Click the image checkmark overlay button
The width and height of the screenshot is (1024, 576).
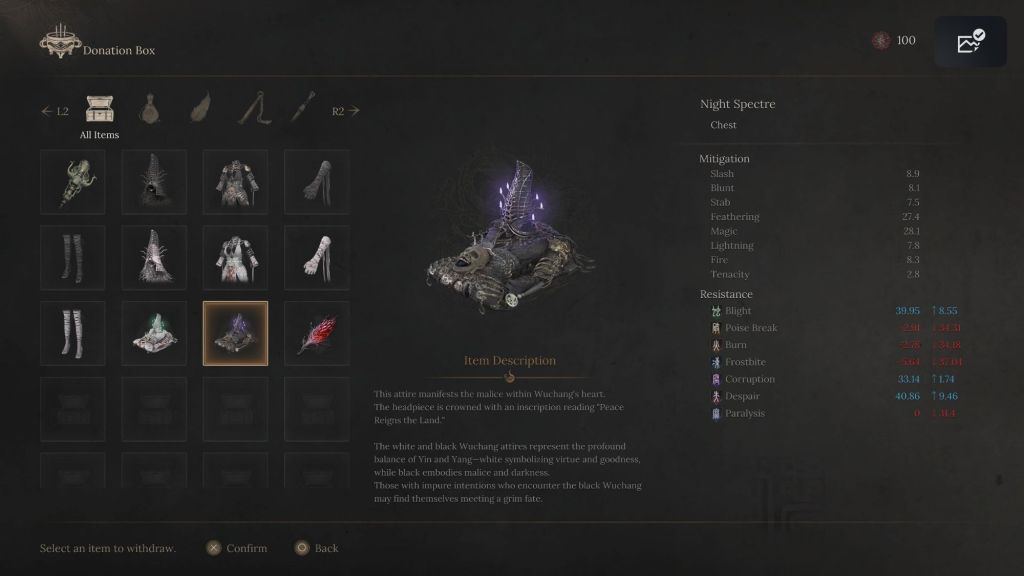click(970, 42)
